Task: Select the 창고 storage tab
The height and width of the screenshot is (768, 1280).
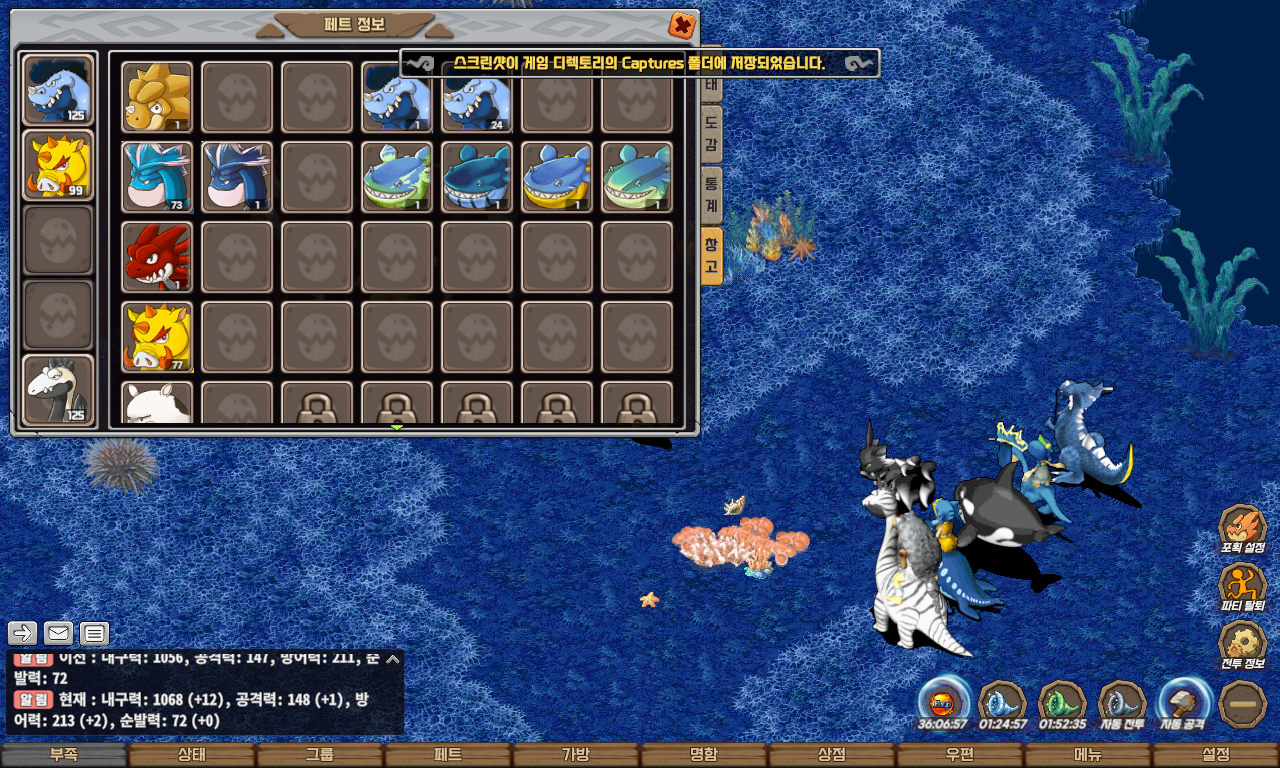Action: coord(711,255)
